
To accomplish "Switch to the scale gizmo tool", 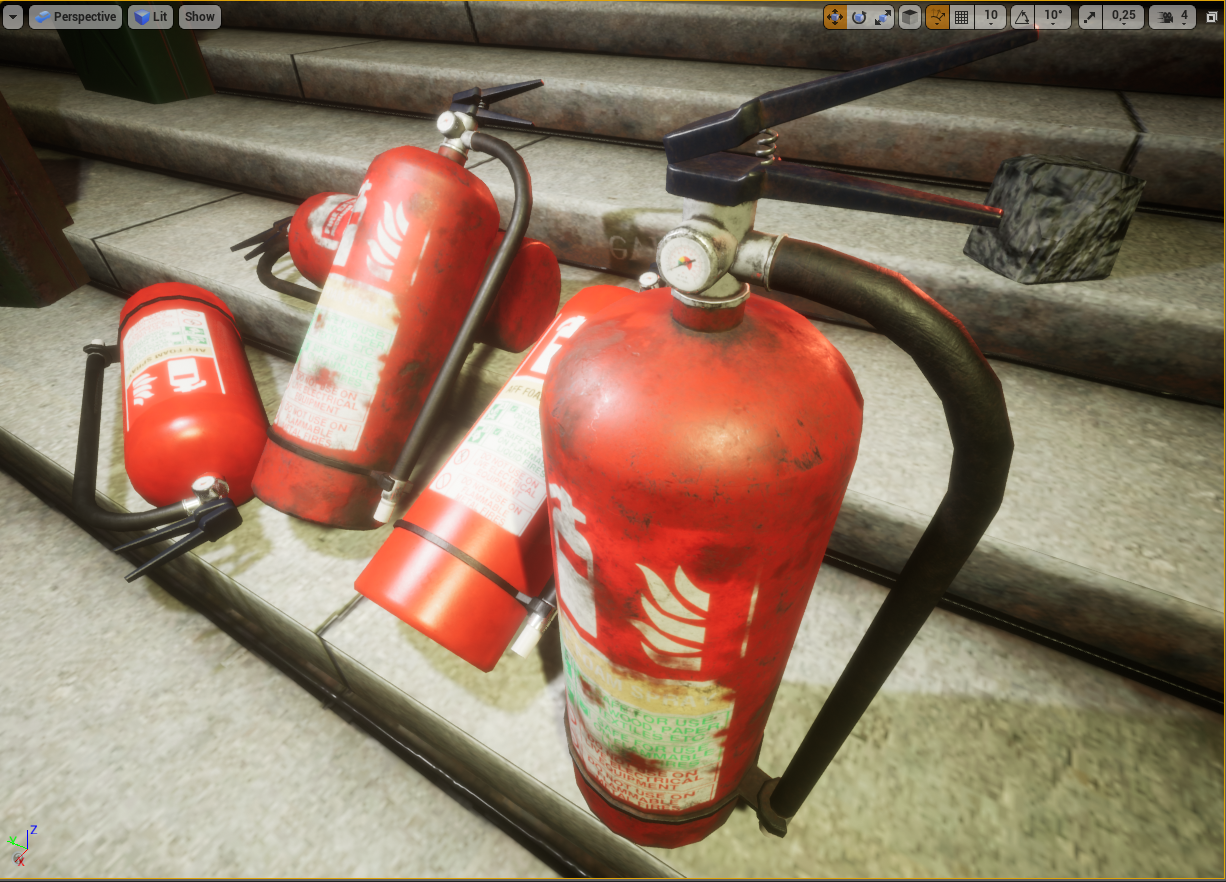I will [x=883, y=17].
